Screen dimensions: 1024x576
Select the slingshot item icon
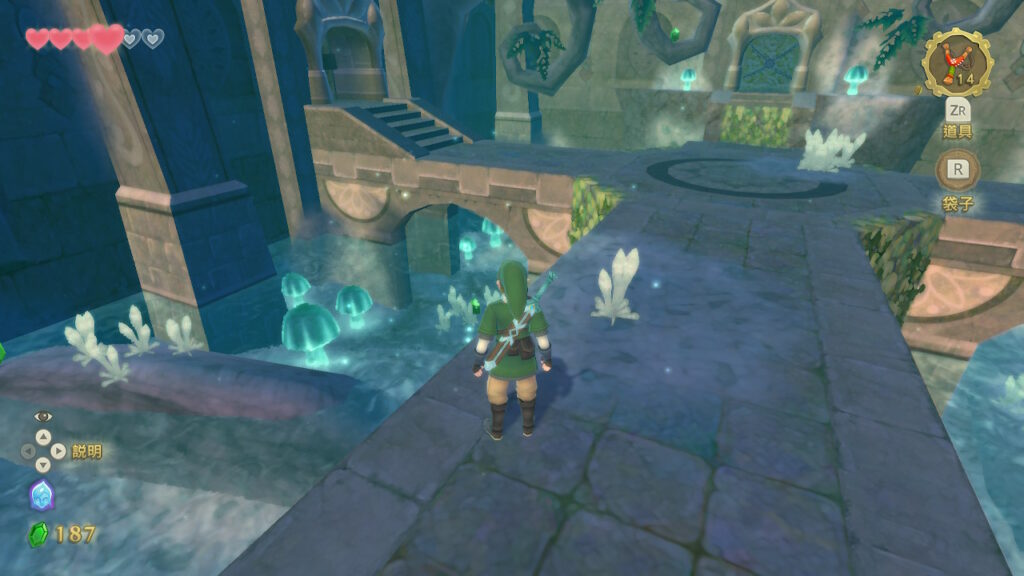[x=956, y=63]
